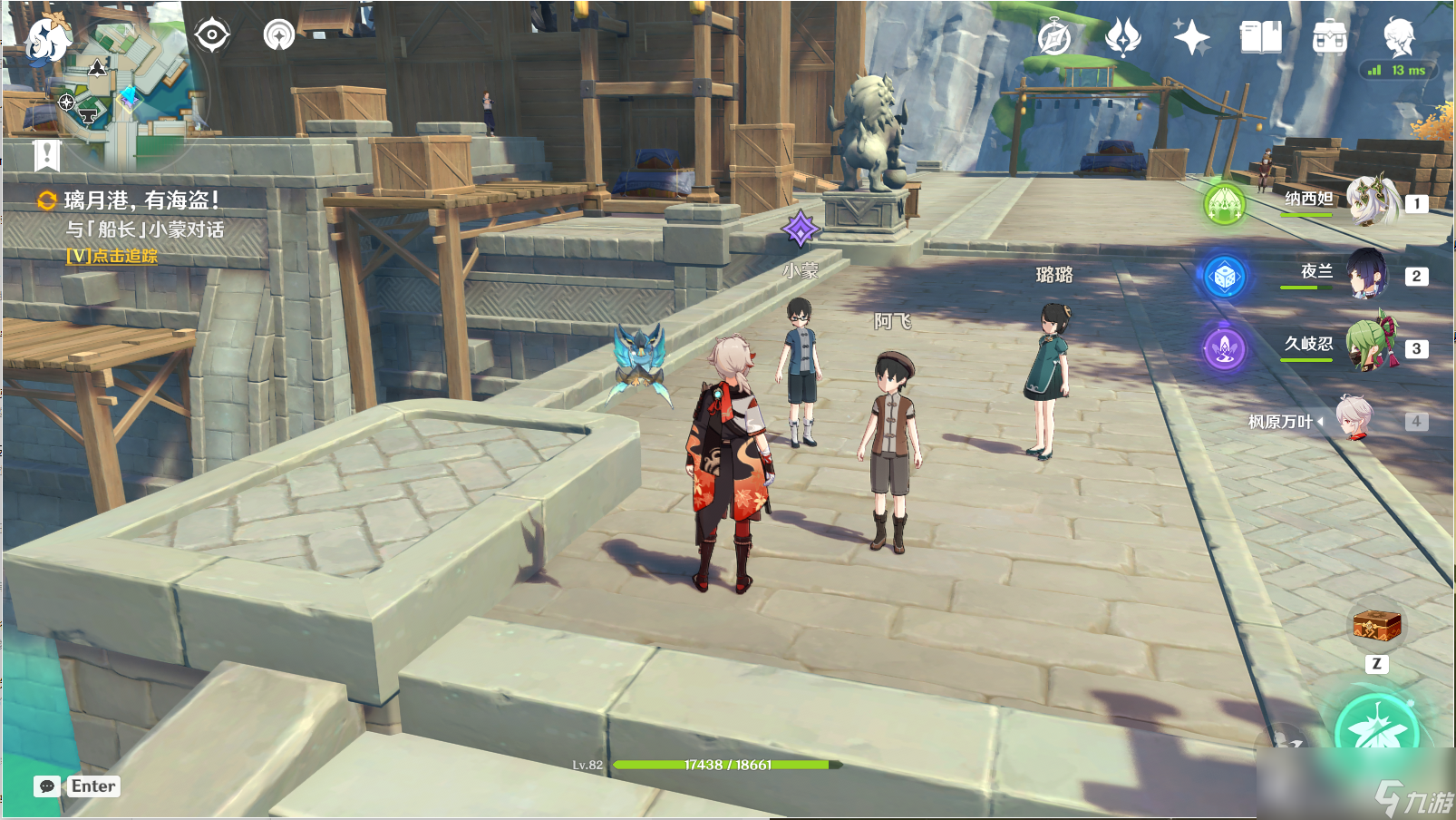
Task: Select active character 枫原万叶 portrait
Action: [1354, 419]
